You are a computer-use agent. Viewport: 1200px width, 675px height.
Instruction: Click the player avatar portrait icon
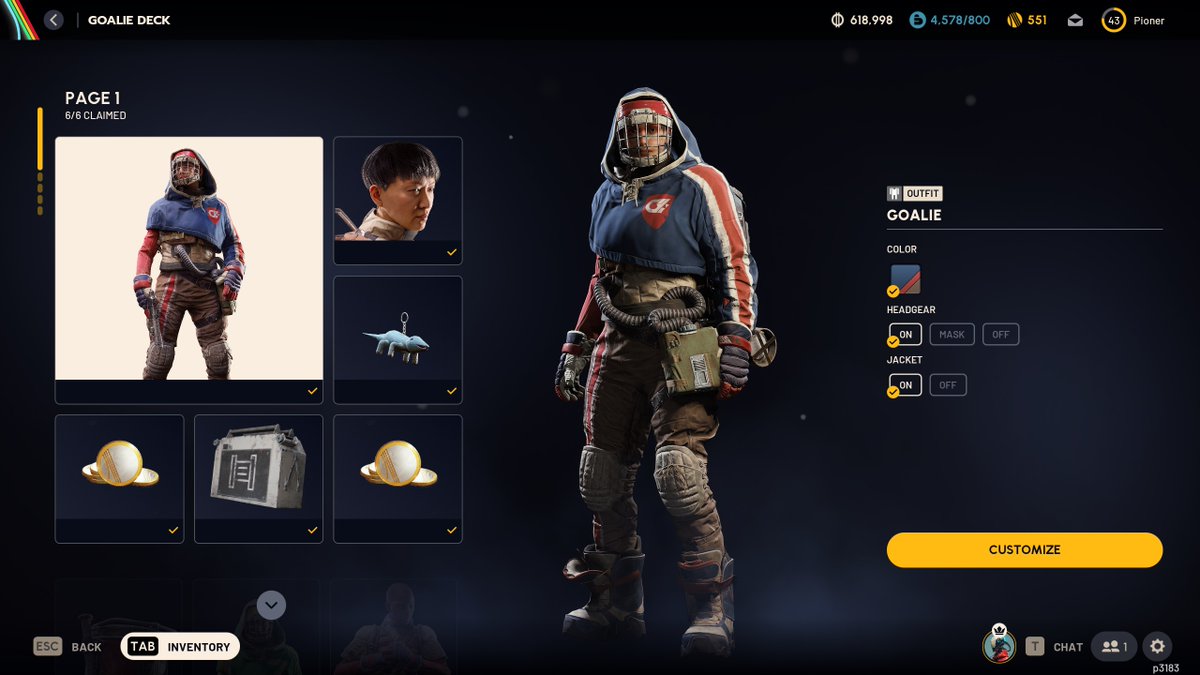998,646
